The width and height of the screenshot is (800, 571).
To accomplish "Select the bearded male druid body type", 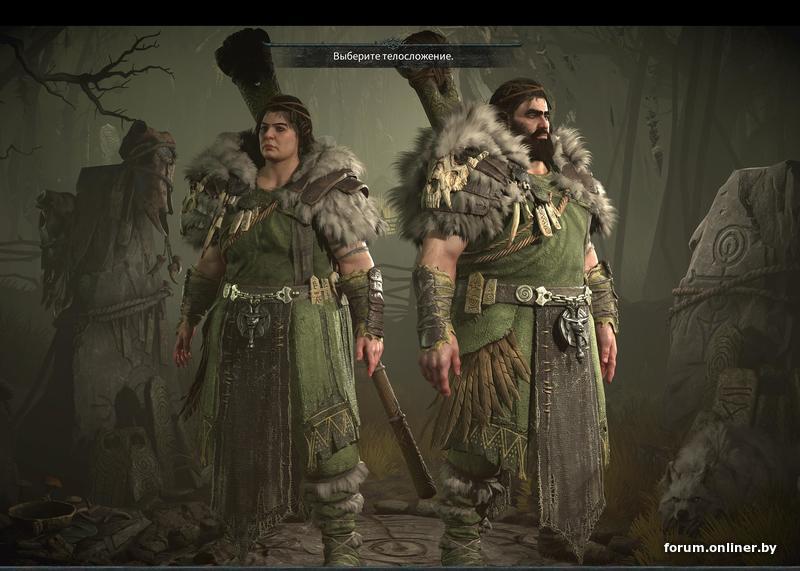I will pyautogui.click(x=515, y=300).
